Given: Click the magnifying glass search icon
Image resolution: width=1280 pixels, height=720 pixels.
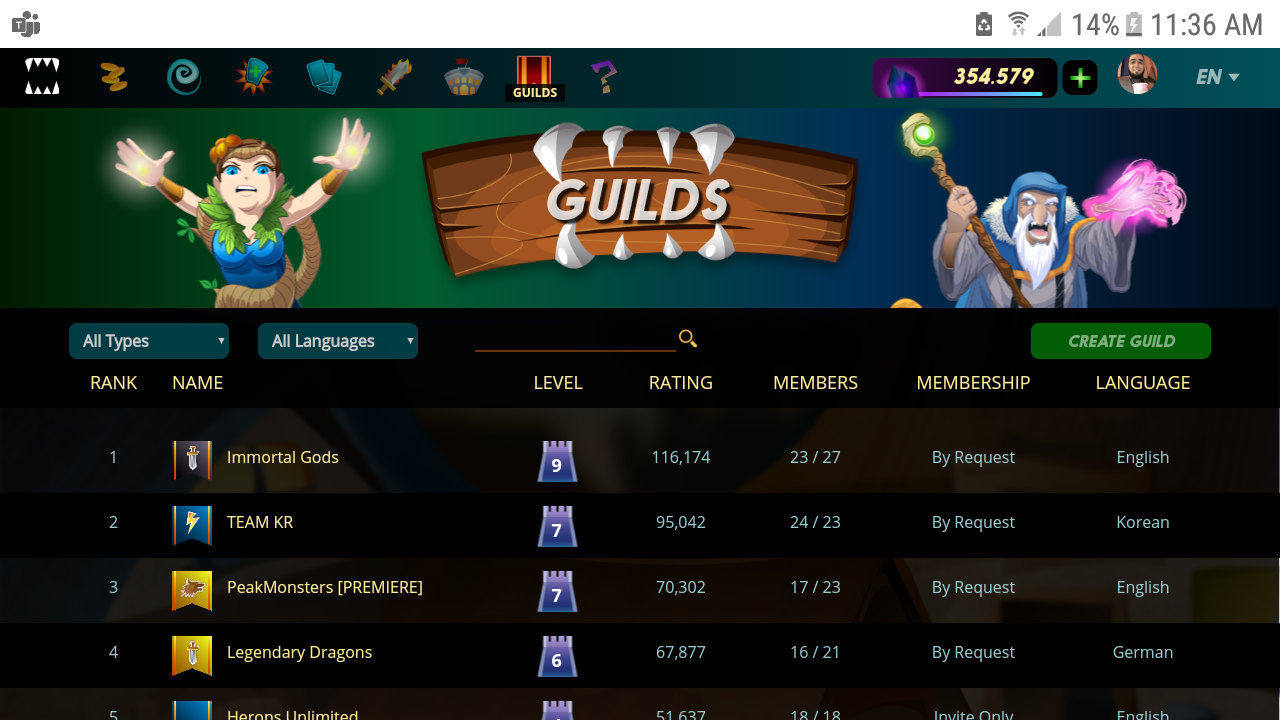Looking at the screenshot, I should [688, 339].
